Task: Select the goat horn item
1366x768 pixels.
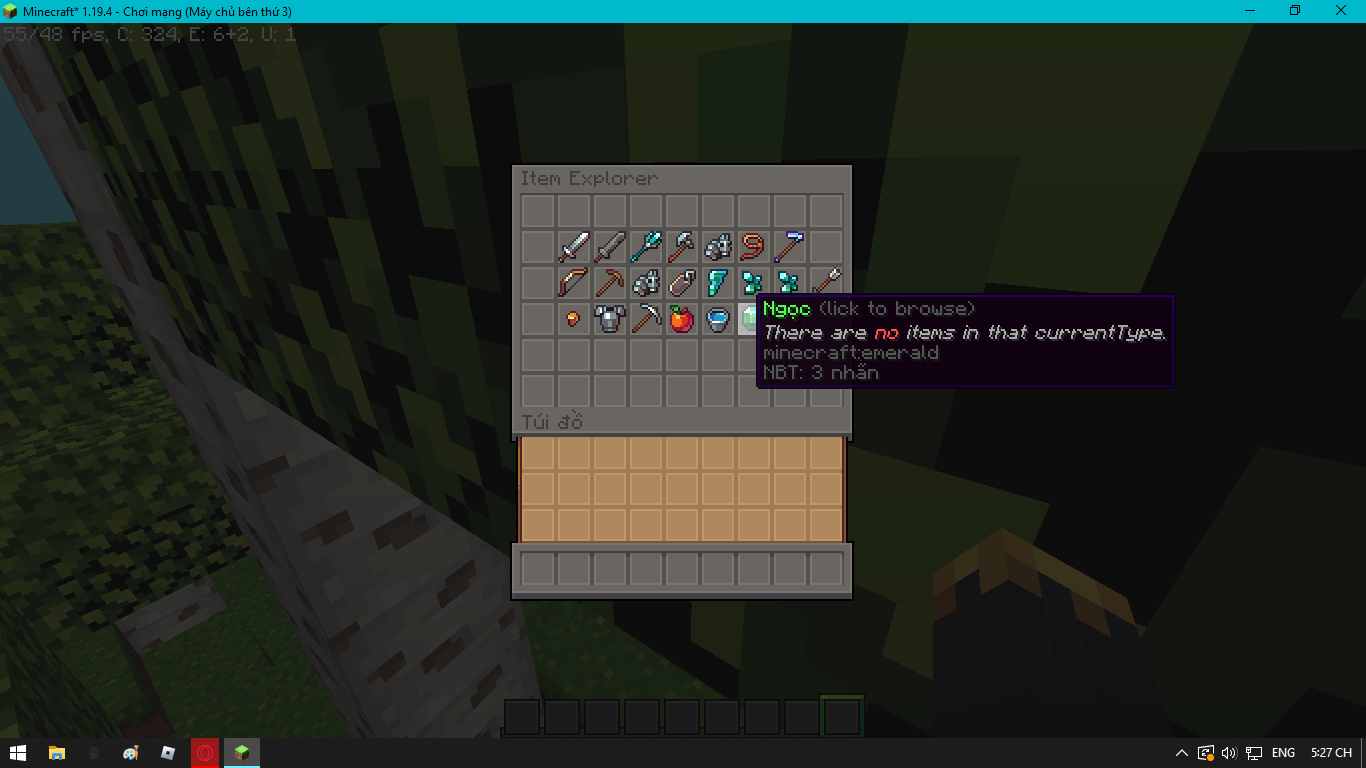Action: 754,246
